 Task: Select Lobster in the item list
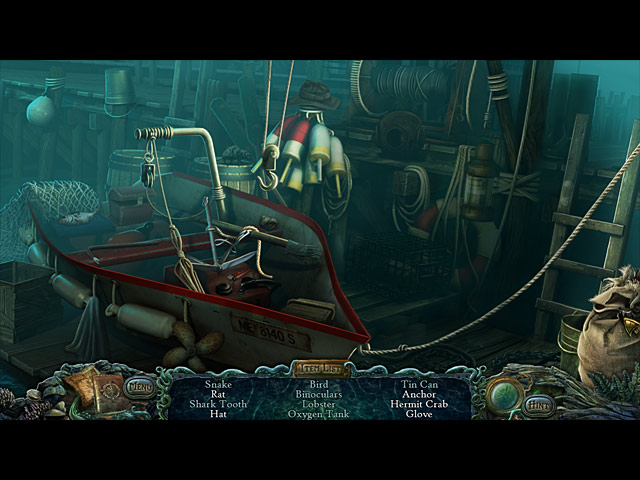[319, 404]
